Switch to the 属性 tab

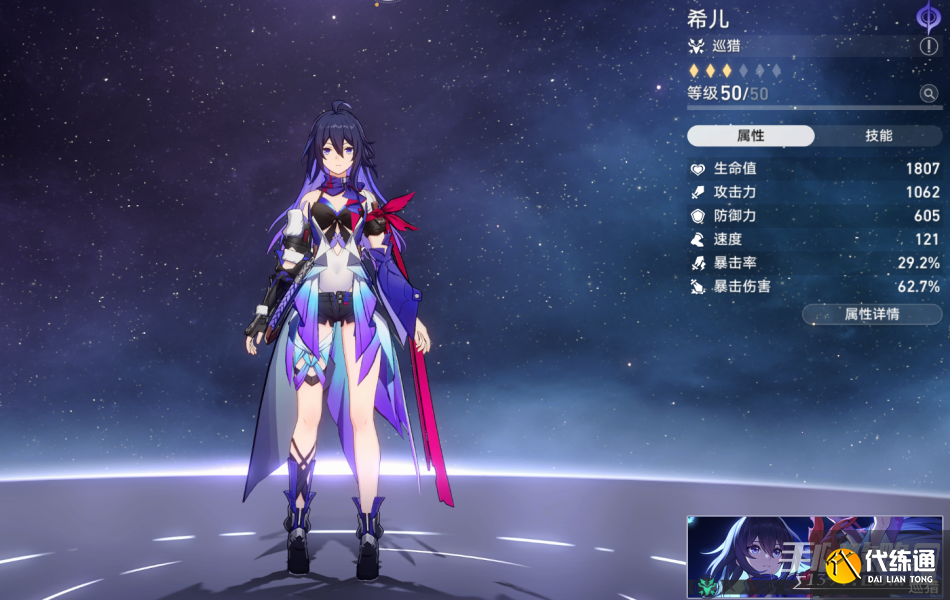tap(751, 136)
